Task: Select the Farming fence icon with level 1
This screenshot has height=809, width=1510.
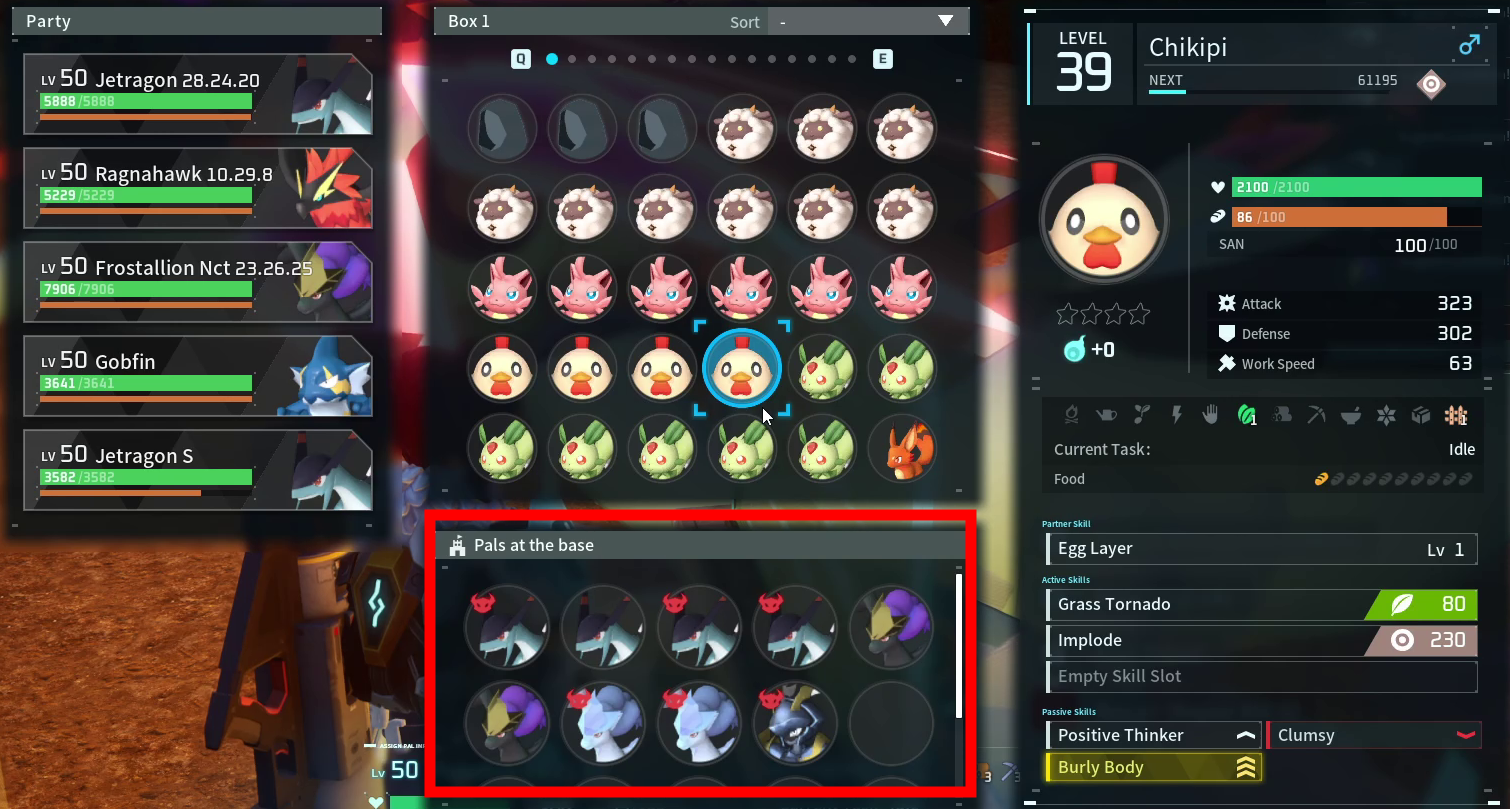Action: click(1454, 415)
